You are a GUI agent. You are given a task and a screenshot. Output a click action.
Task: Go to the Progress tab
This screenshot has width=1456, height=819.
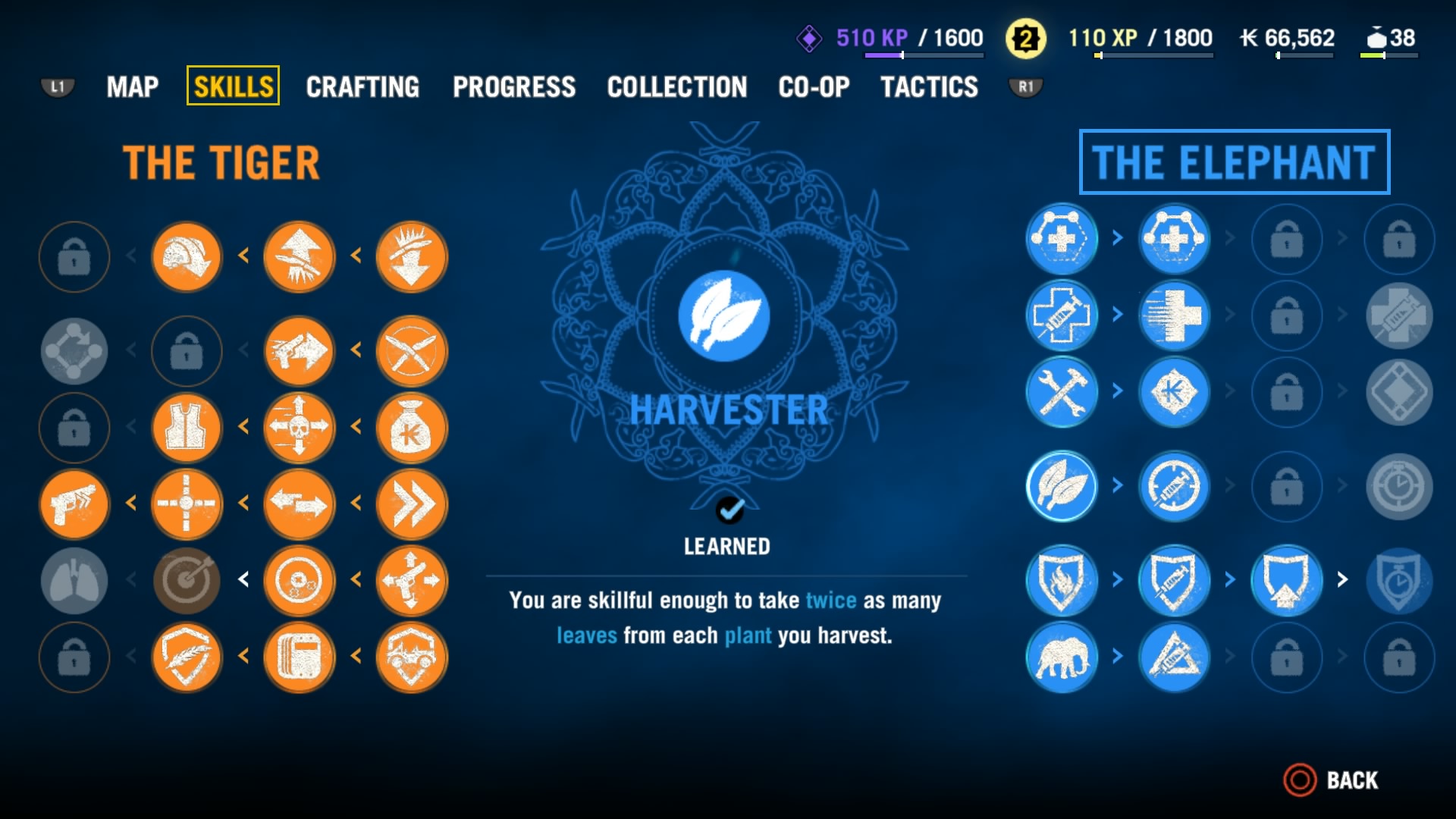(x=514, y=87)
